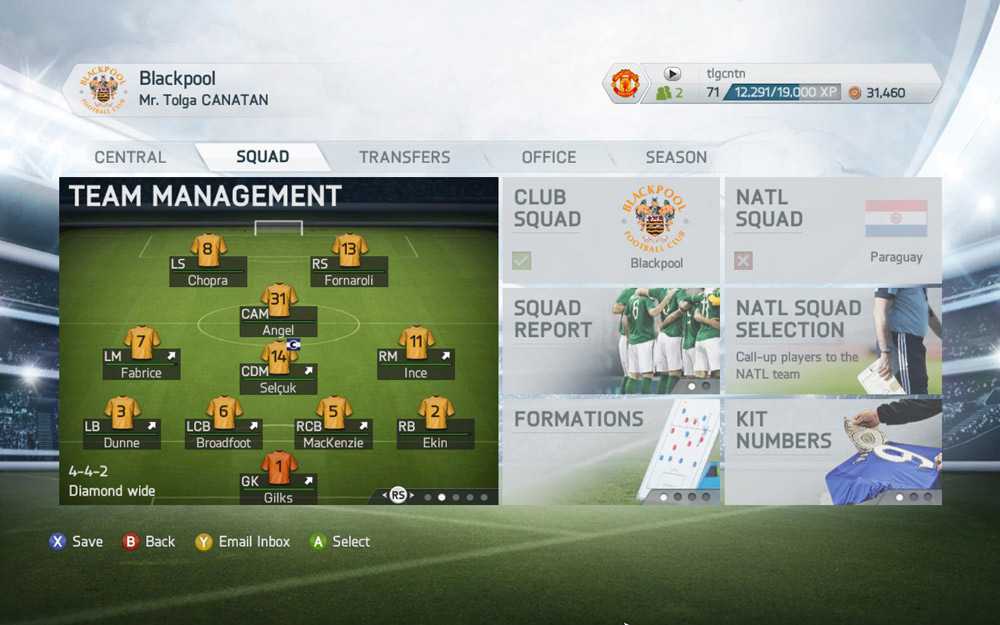Pick striker Chopra's shirt

(x=208, y=250)
